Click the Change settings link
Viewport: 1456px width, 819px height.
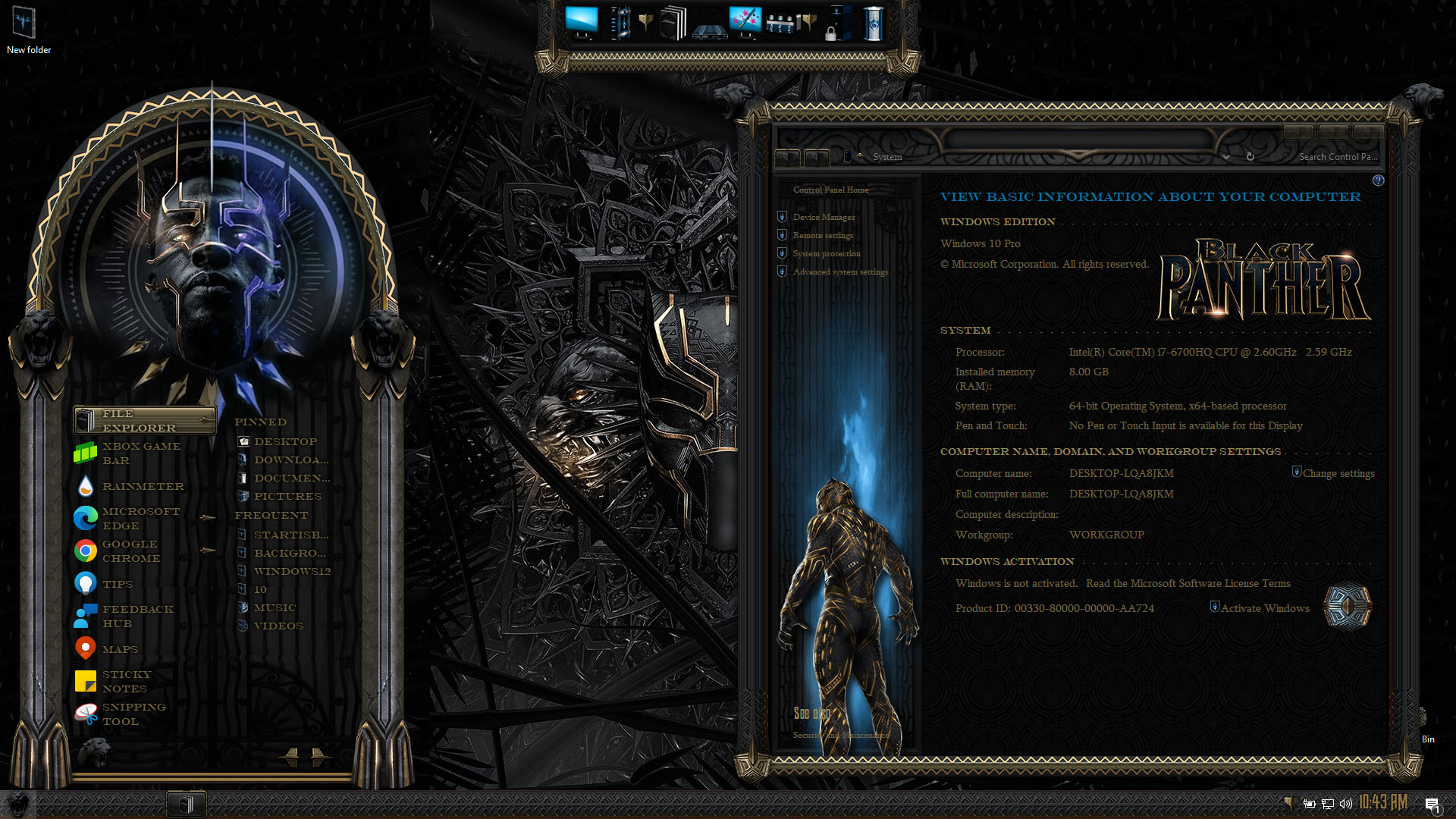pos(1338,474)
